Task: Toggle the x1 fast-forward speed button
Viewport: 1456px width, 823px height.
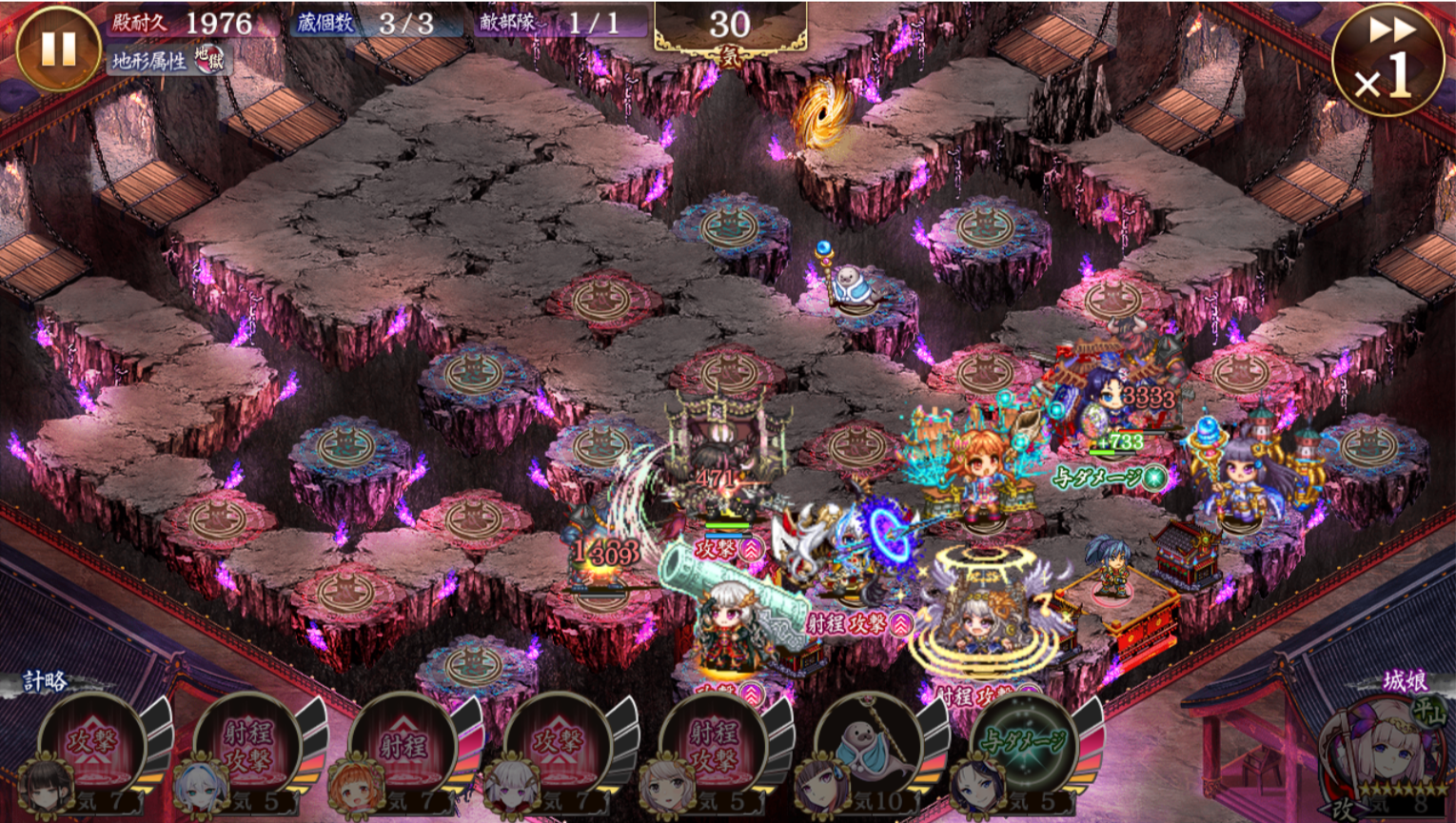Action: click(x=1387, y=59)
